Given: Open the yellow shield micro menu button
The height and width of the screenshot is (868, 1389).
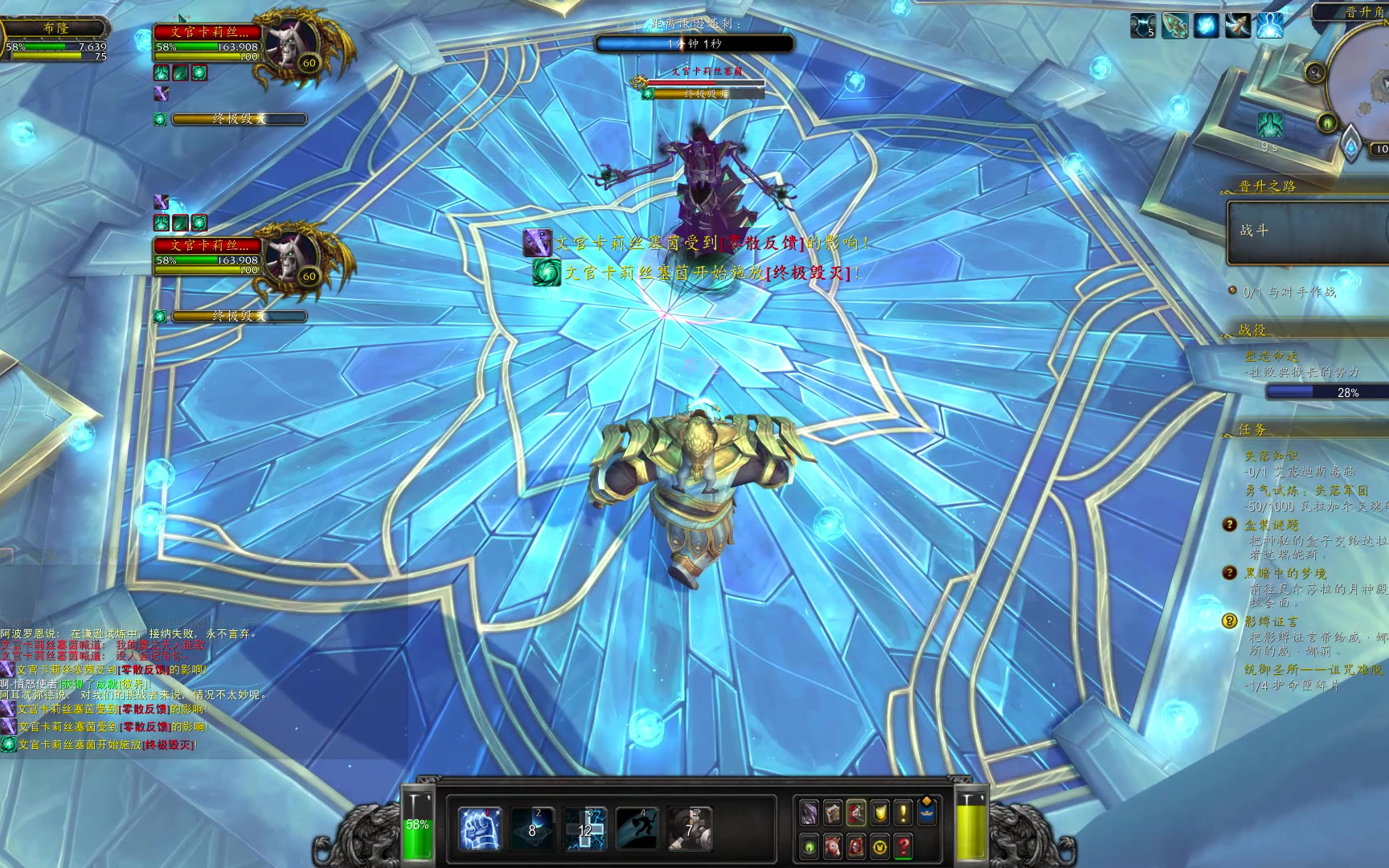Looking at the screenshot, I should point(880,813).
